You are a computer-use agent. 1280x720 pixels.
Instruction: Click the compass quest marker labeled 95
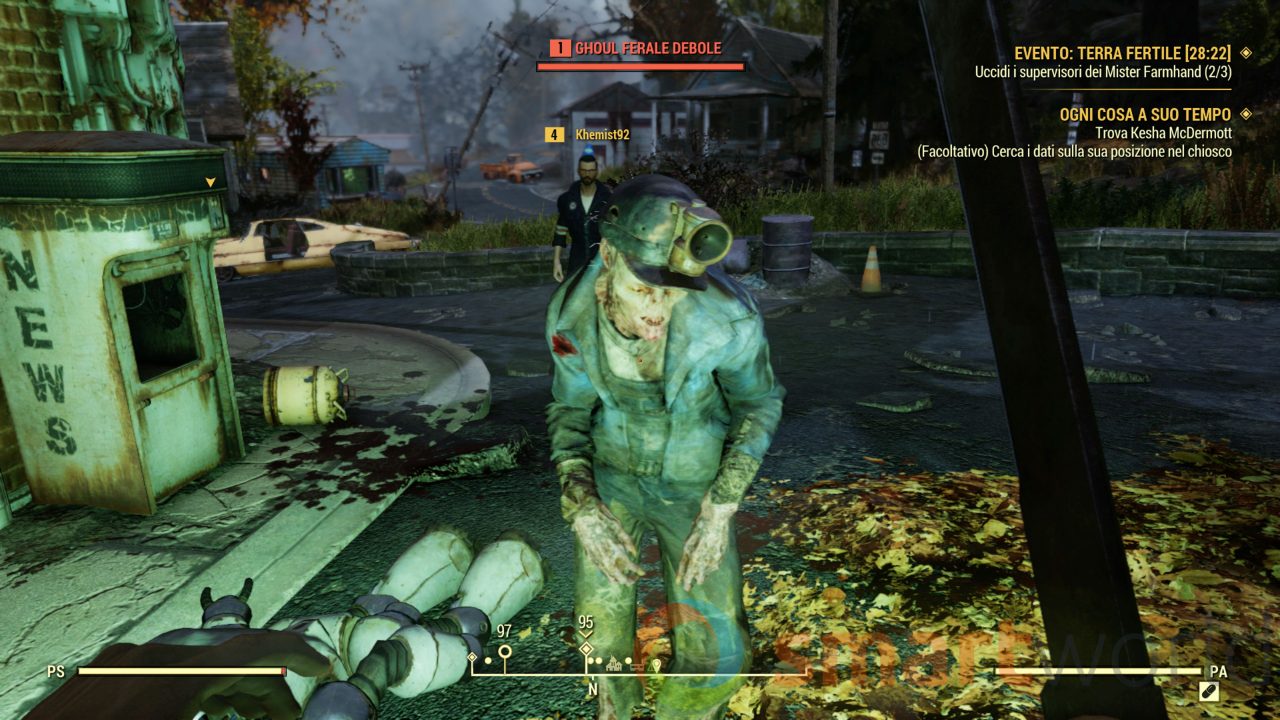(x=586, y=650)
